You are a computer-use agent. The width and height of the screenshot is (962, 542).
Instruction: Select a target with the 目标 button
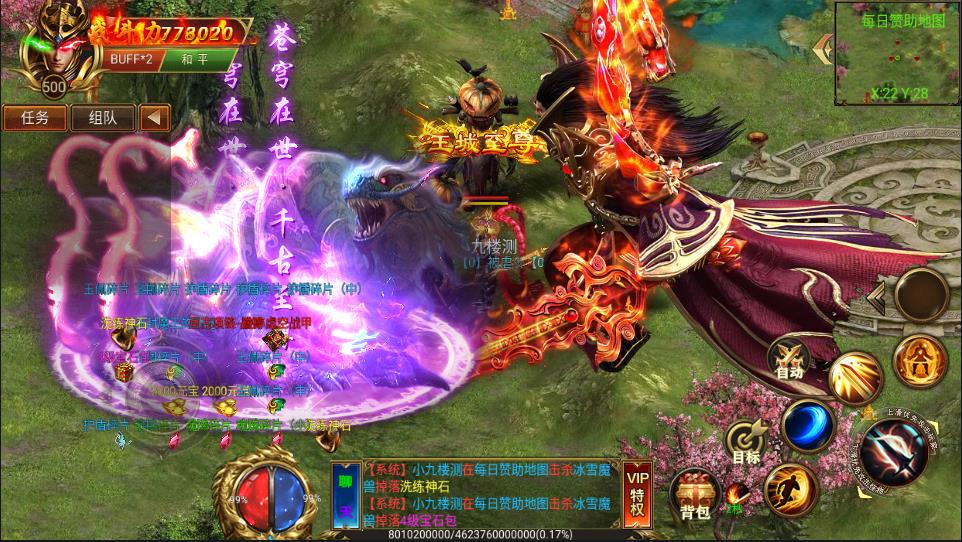pos(746,443)
